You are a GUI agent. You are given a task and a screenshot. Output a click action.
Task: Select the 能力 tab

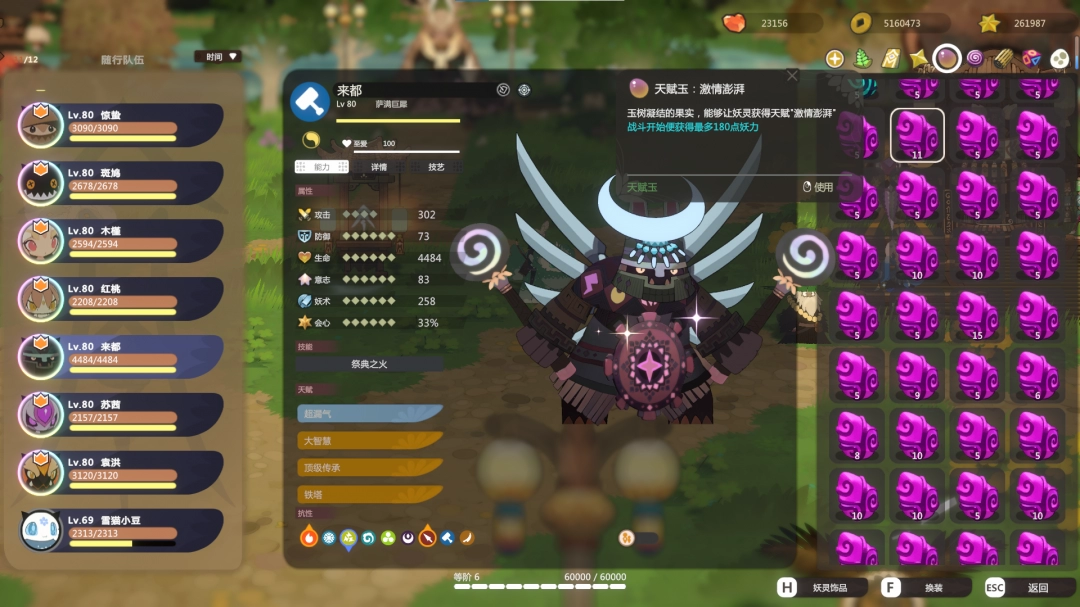pos(321,167)
